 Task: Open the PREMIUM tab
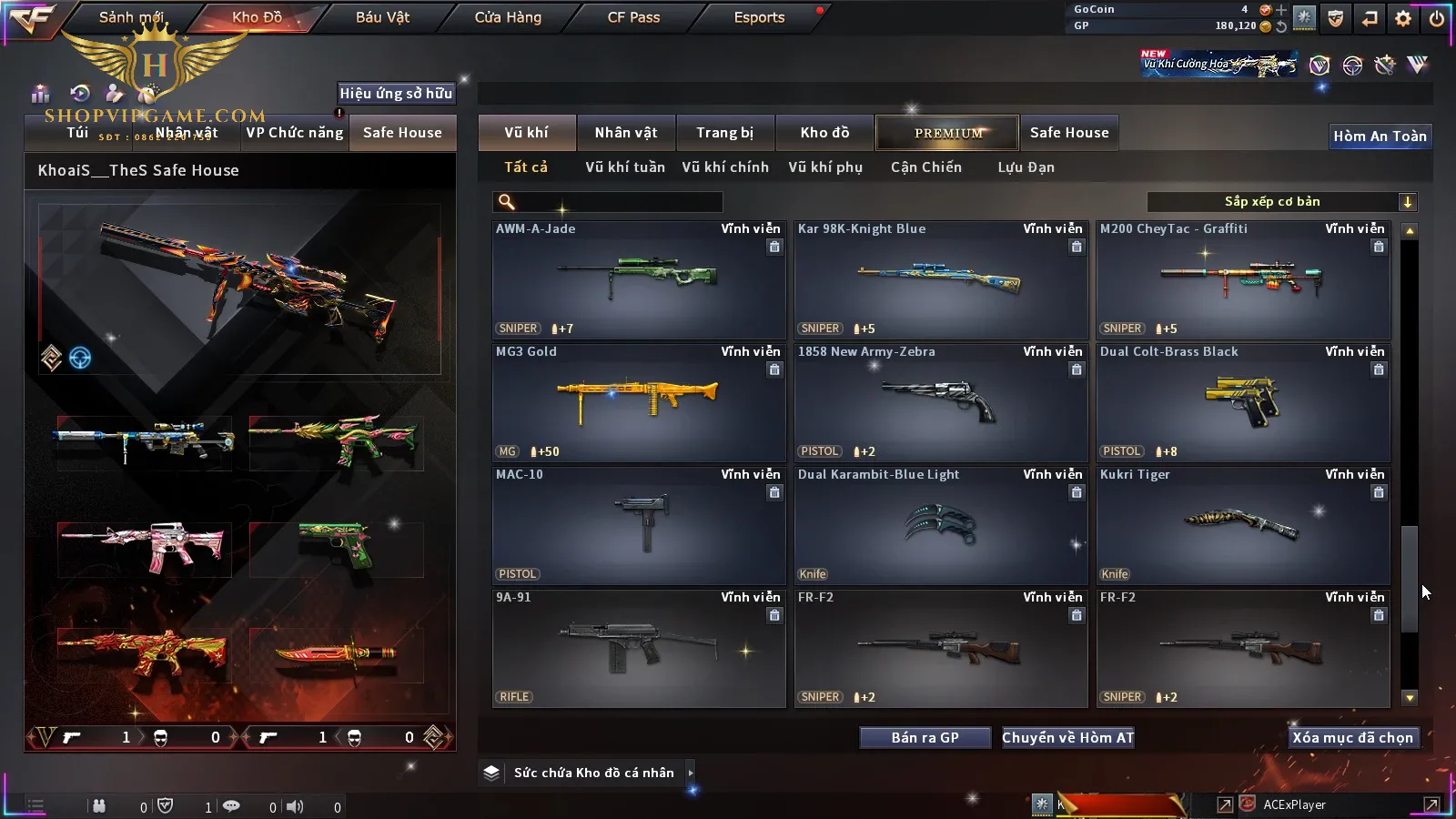(947, 133)
